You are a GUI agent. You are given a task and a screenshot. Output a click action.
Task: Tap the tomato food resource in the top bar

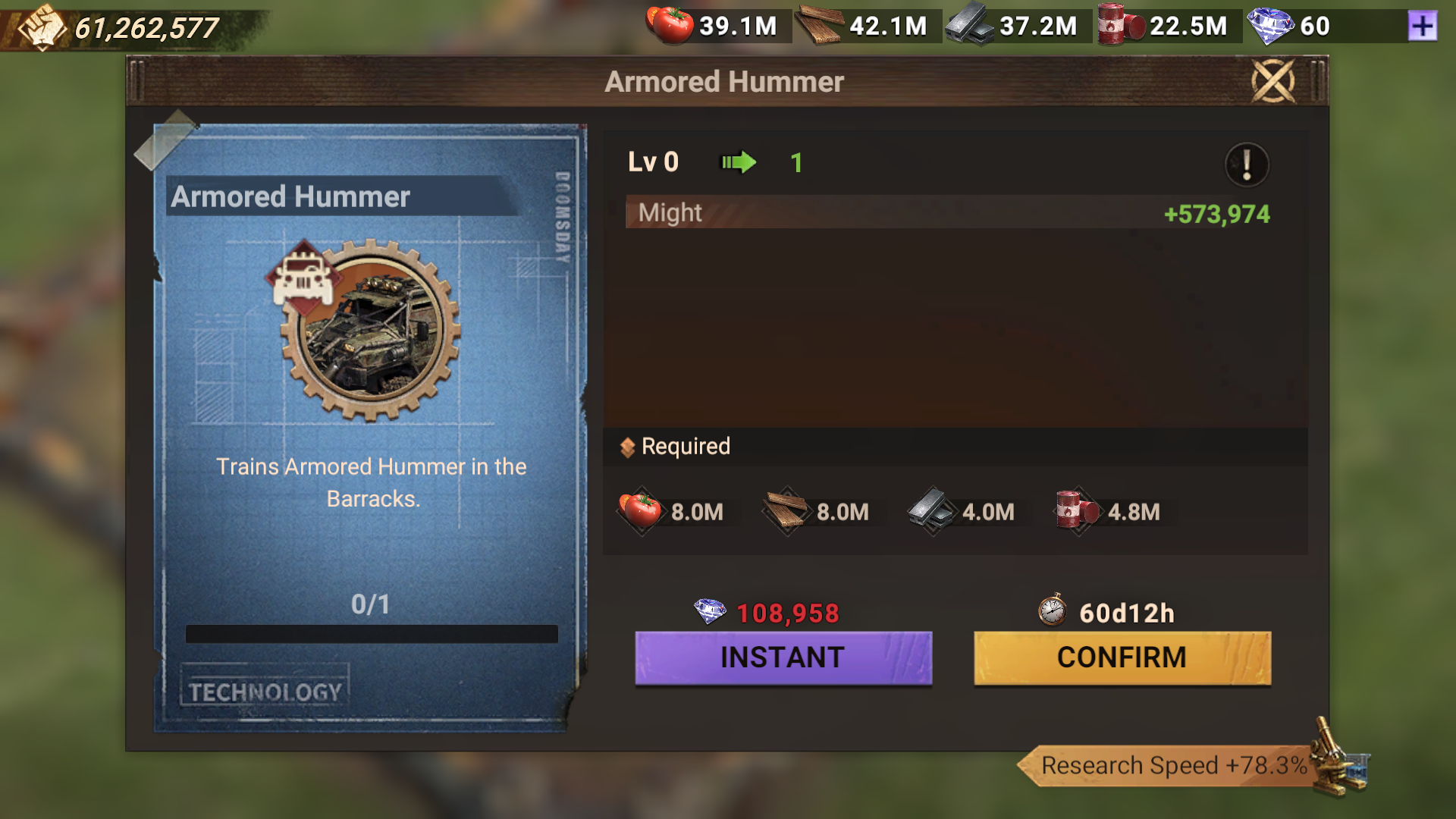point(670,25)
